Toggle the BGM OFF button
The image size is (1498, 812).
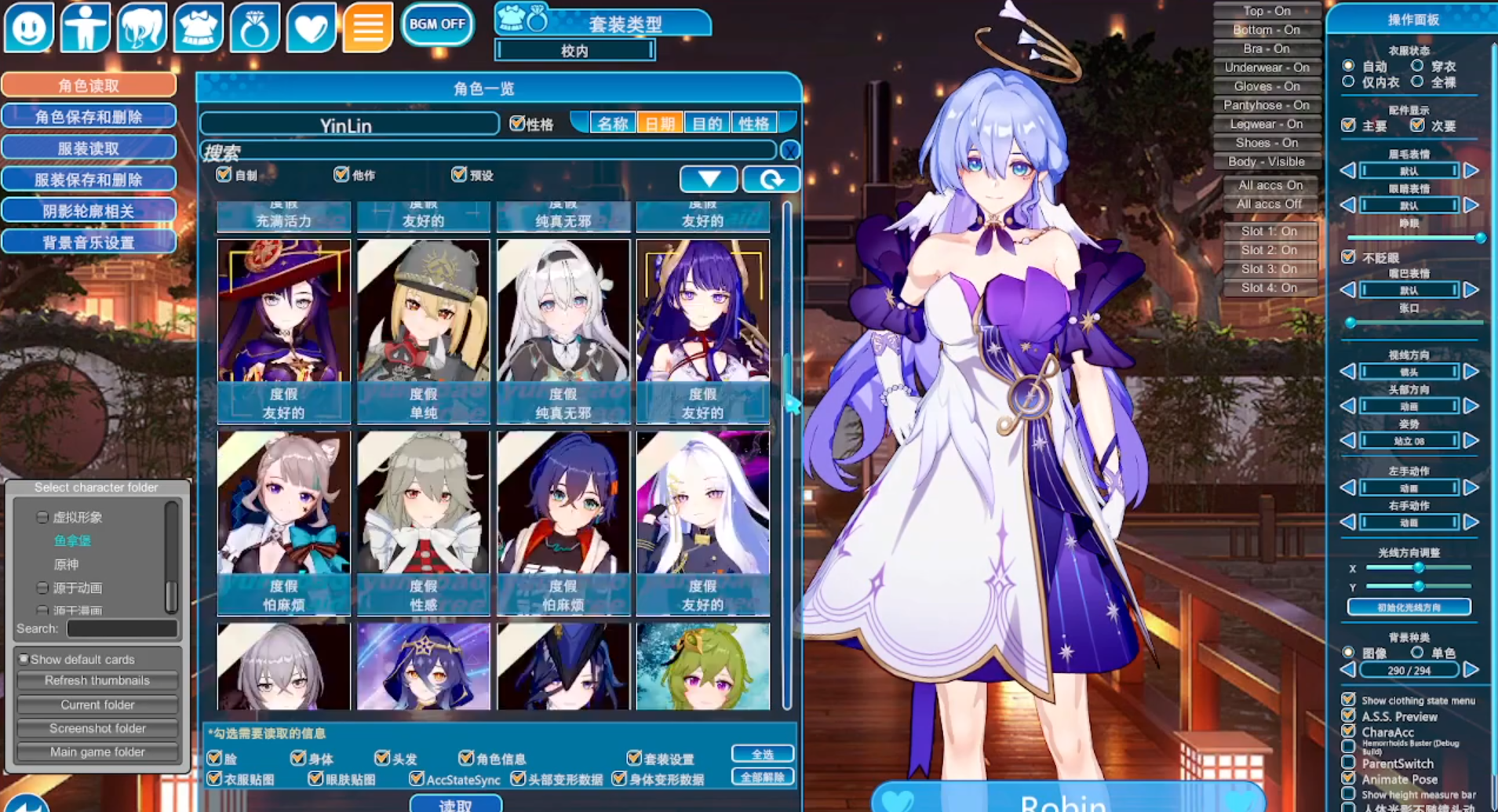click(x=437, y=24)
